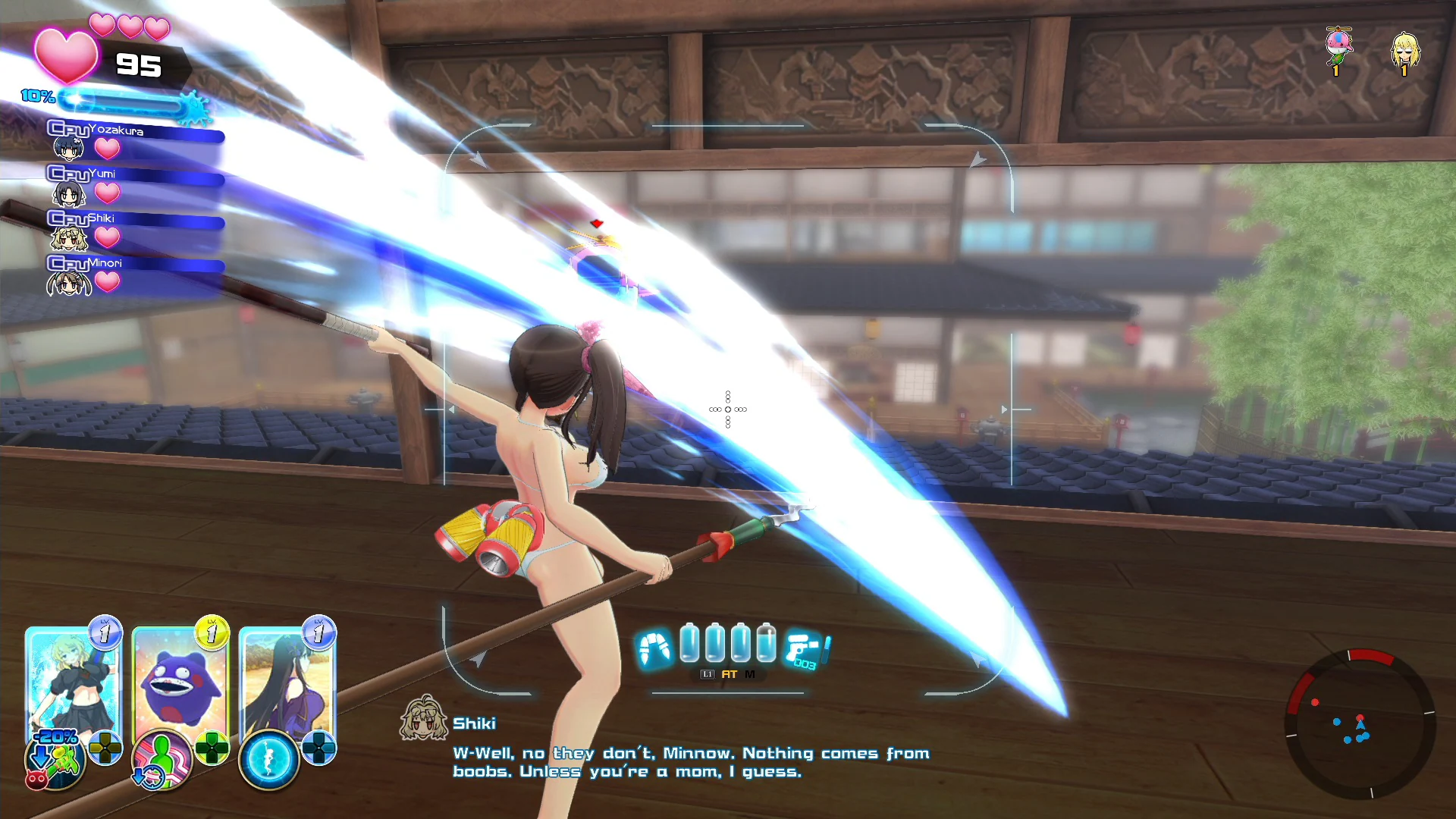Select the dash boots icon near the ammo gauge
The width and height of the screenshot is (1456, 819).
(654, 646)
